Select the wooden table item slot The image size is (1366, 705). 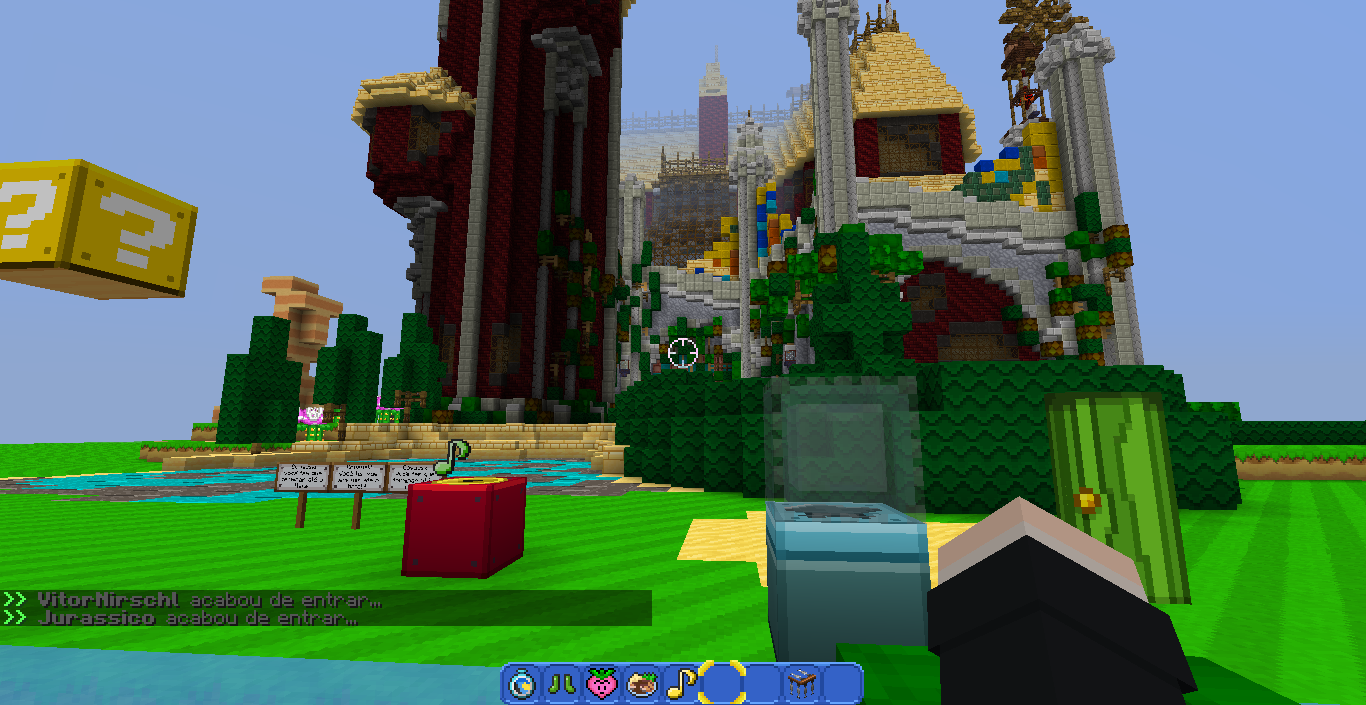click(801, 684)
